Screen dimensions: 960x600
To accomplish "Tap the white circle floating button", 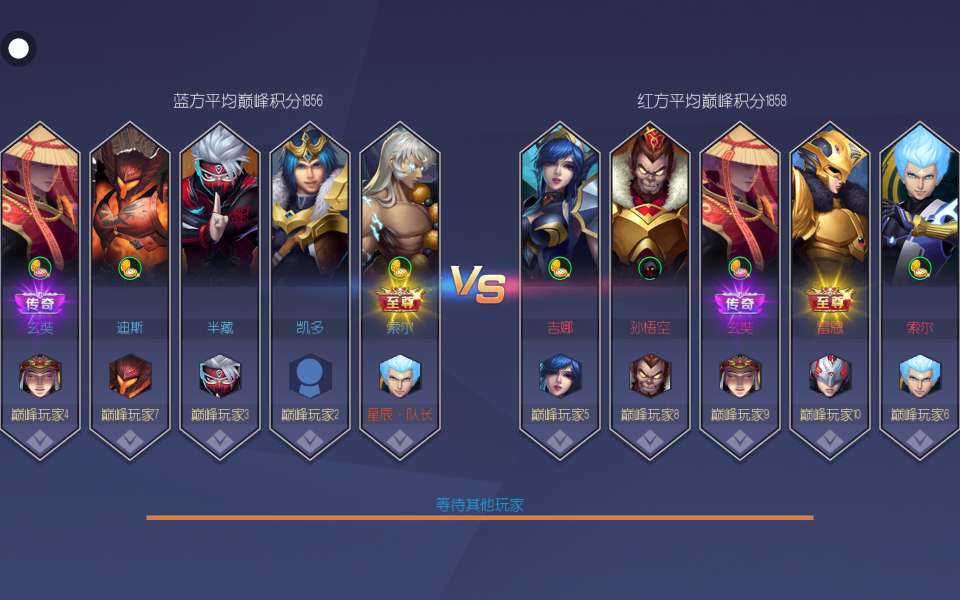I will coord(18,48).
